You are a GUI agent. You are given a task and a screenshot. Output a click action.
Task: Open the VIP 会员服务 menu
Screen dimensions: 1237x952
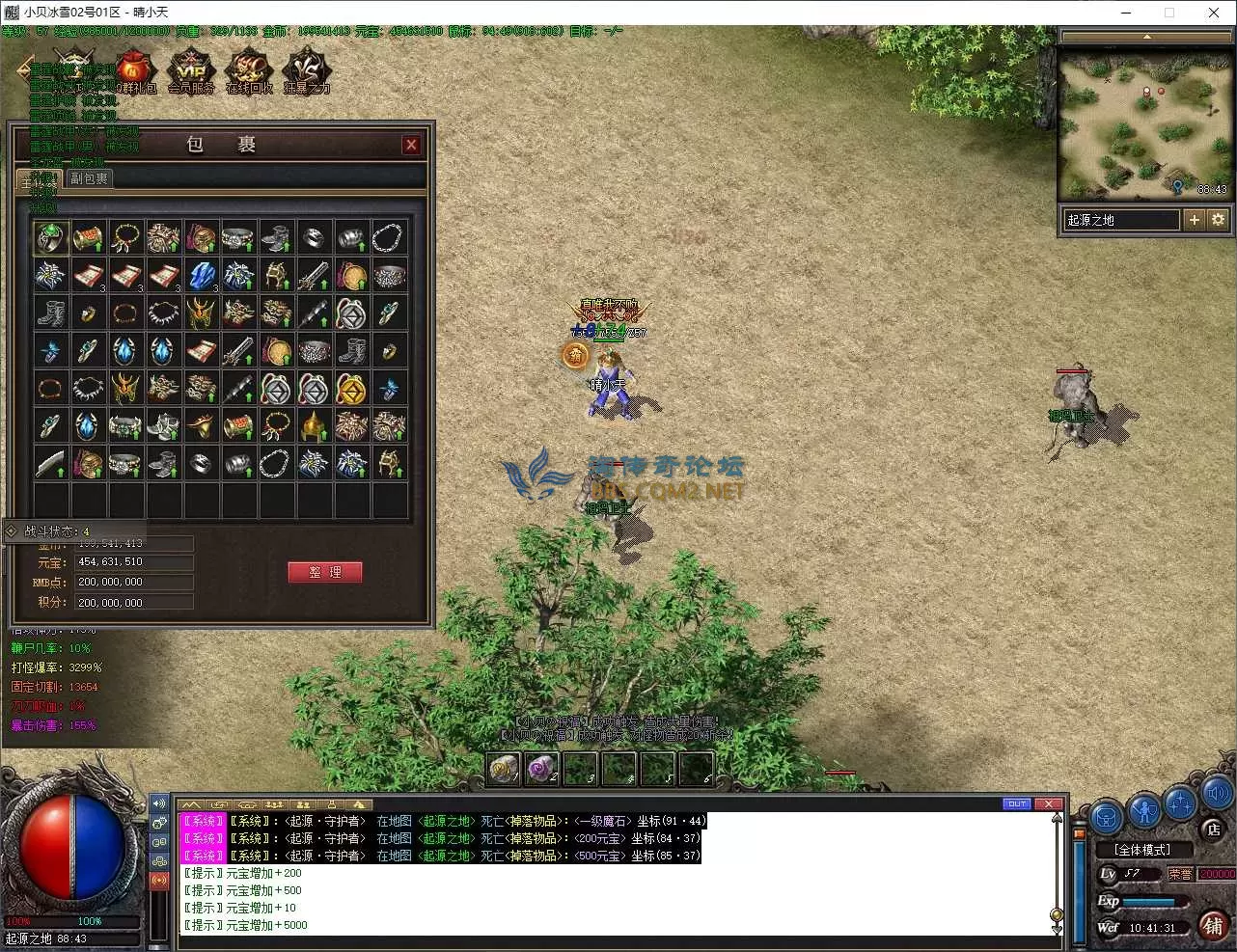point(191,71)
